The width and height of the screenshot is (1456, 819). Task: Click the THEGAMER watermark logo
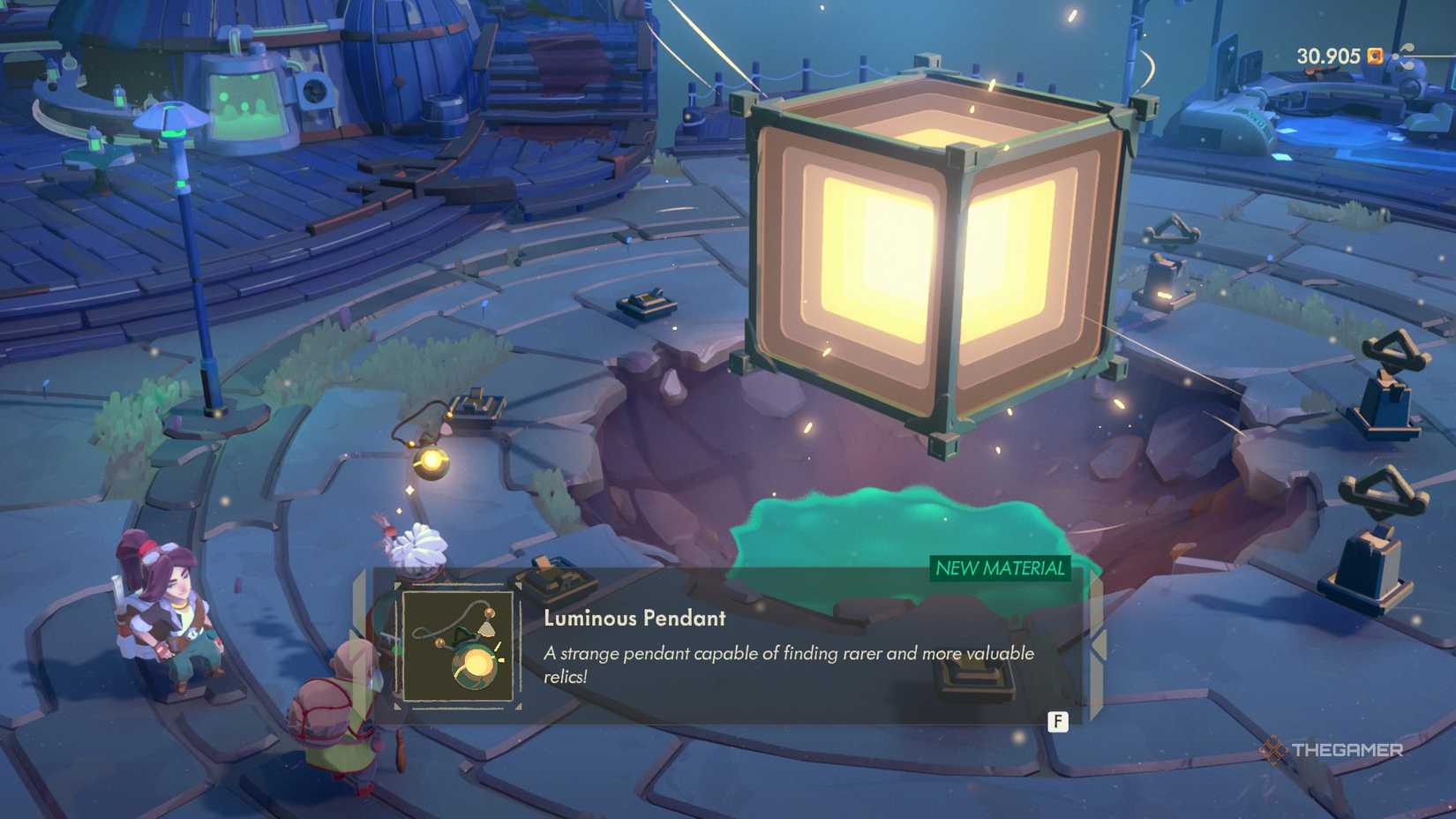[1334, 751]
